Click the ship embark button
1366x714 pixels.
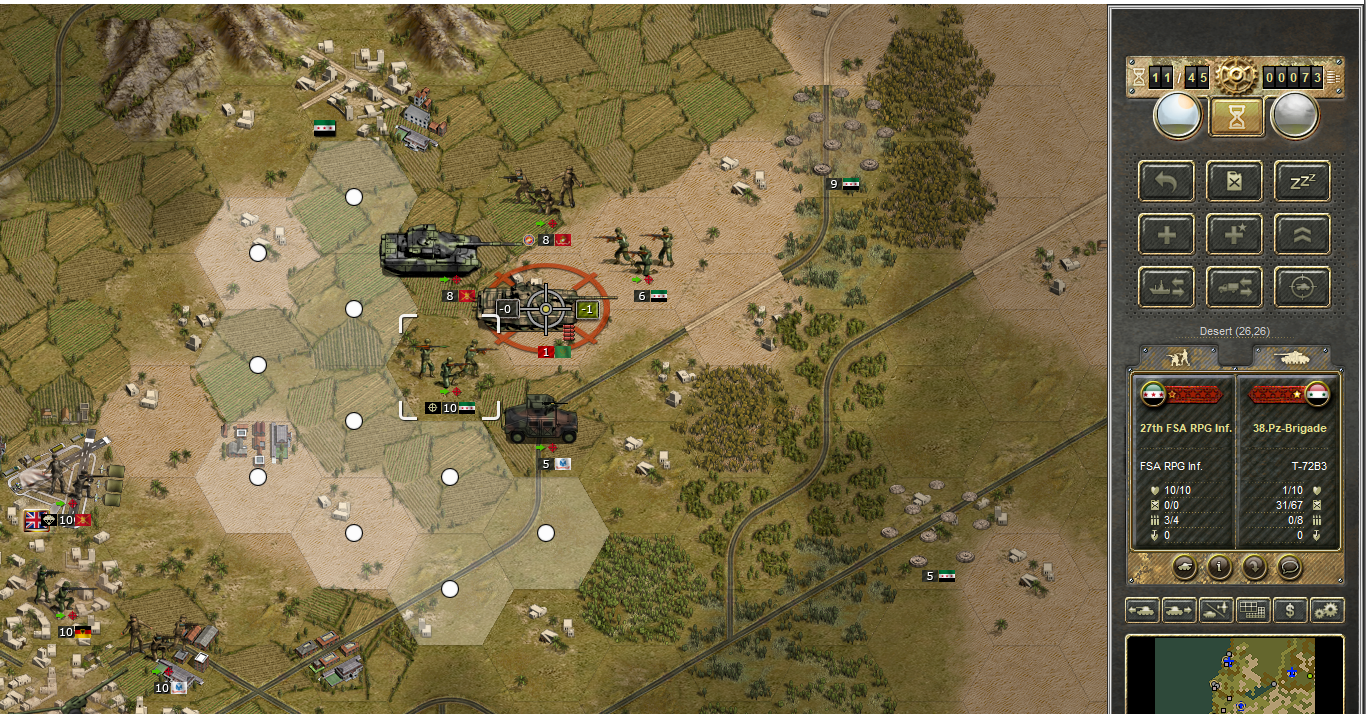[x=1166, y=287]
